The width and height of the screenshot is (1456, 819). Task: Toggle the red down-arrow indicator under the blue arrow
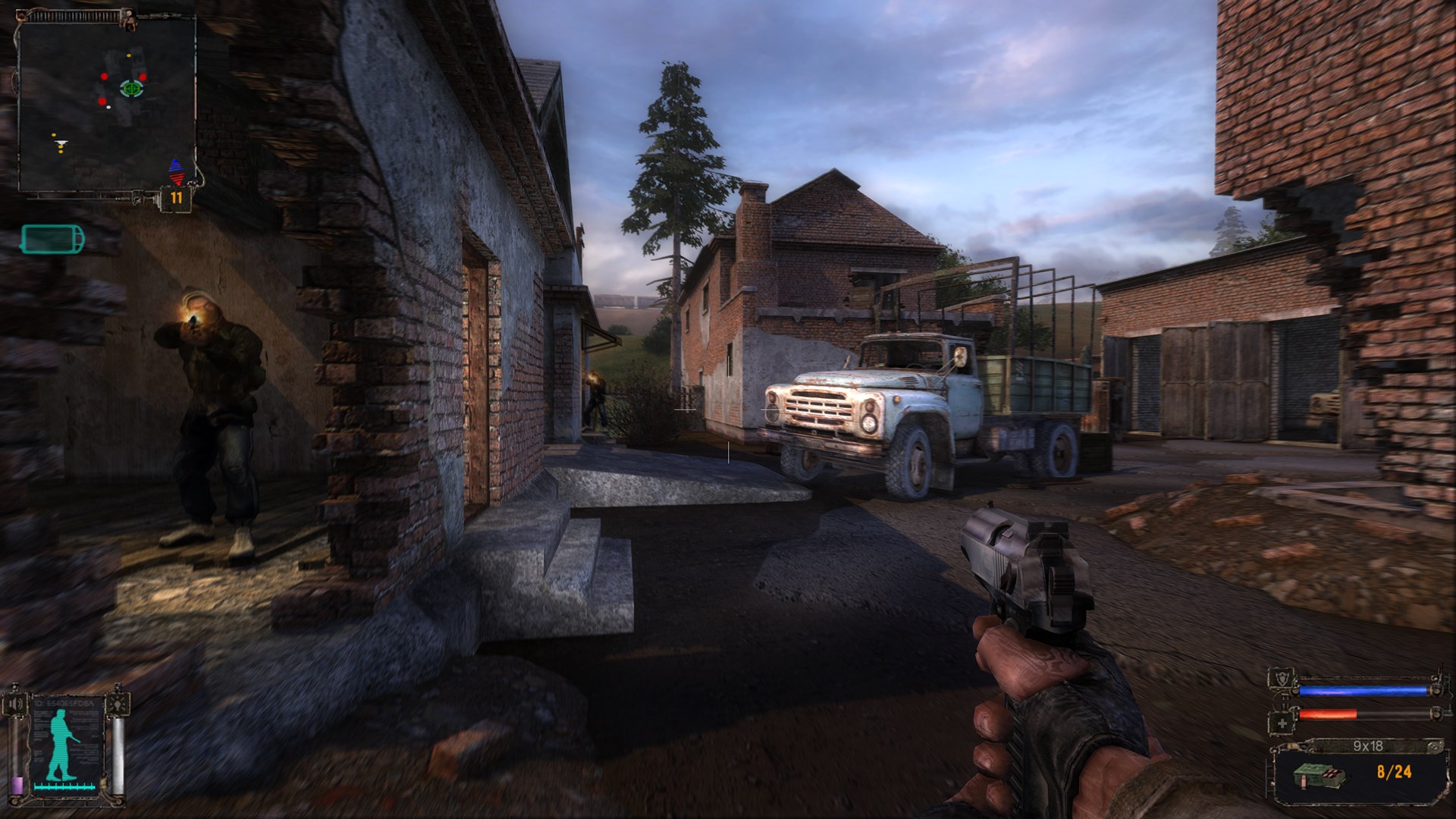click(x=176, y=178)
